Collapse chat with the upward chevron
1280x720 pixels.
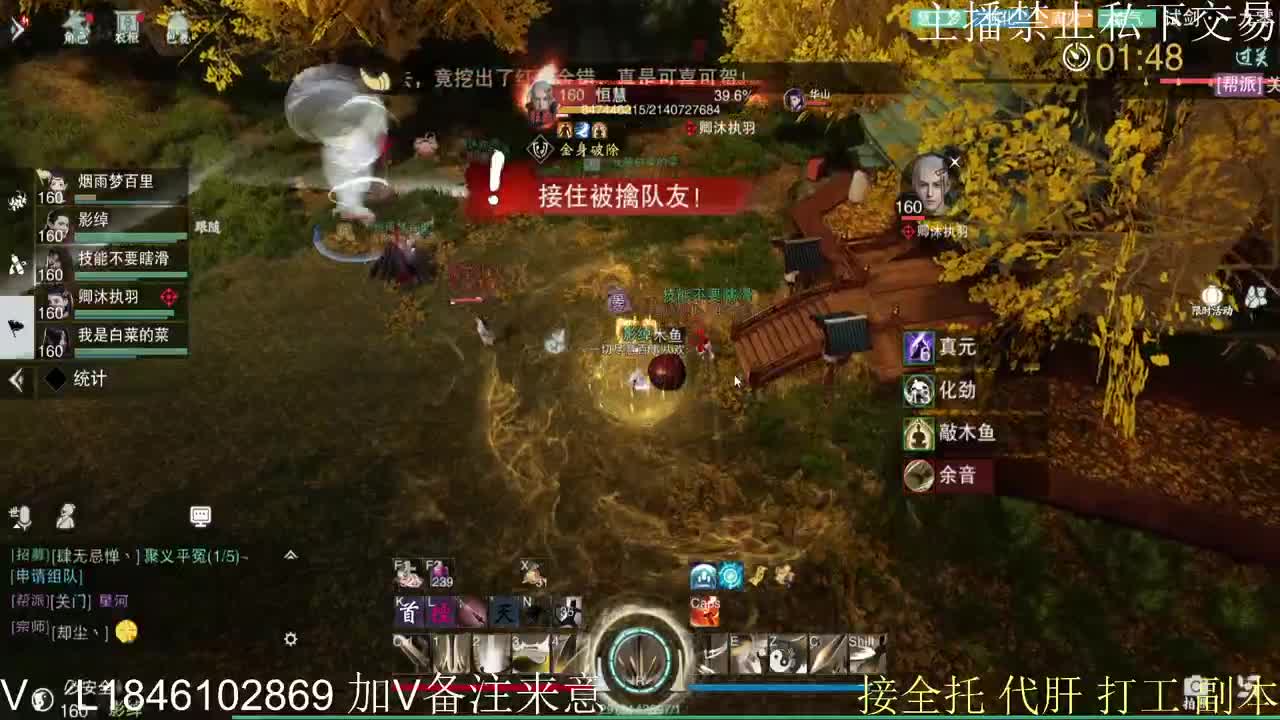pos(290,555)
